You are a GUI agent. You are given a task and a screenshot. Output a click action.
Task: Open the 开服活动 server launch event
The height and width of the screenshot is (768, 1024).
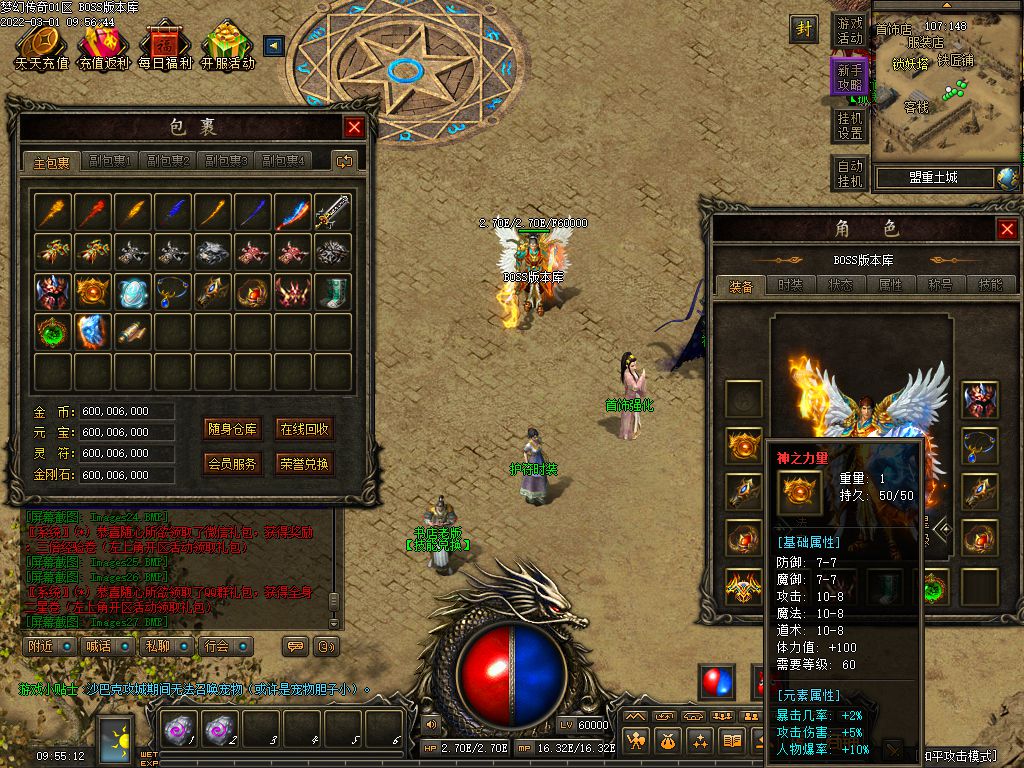coord(227,46)
